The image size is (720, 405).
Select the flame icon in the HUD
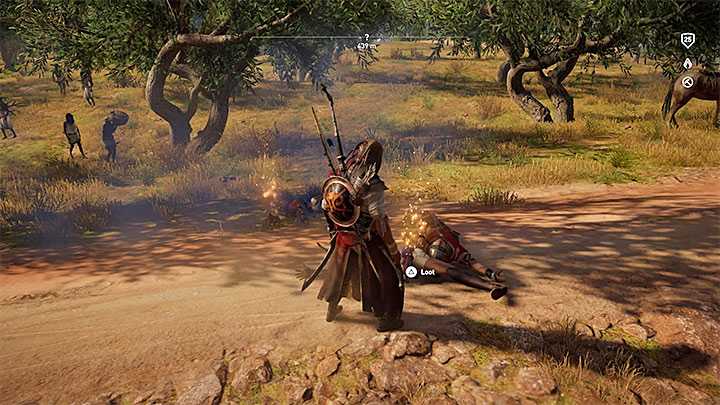click(x=687, y=63)
